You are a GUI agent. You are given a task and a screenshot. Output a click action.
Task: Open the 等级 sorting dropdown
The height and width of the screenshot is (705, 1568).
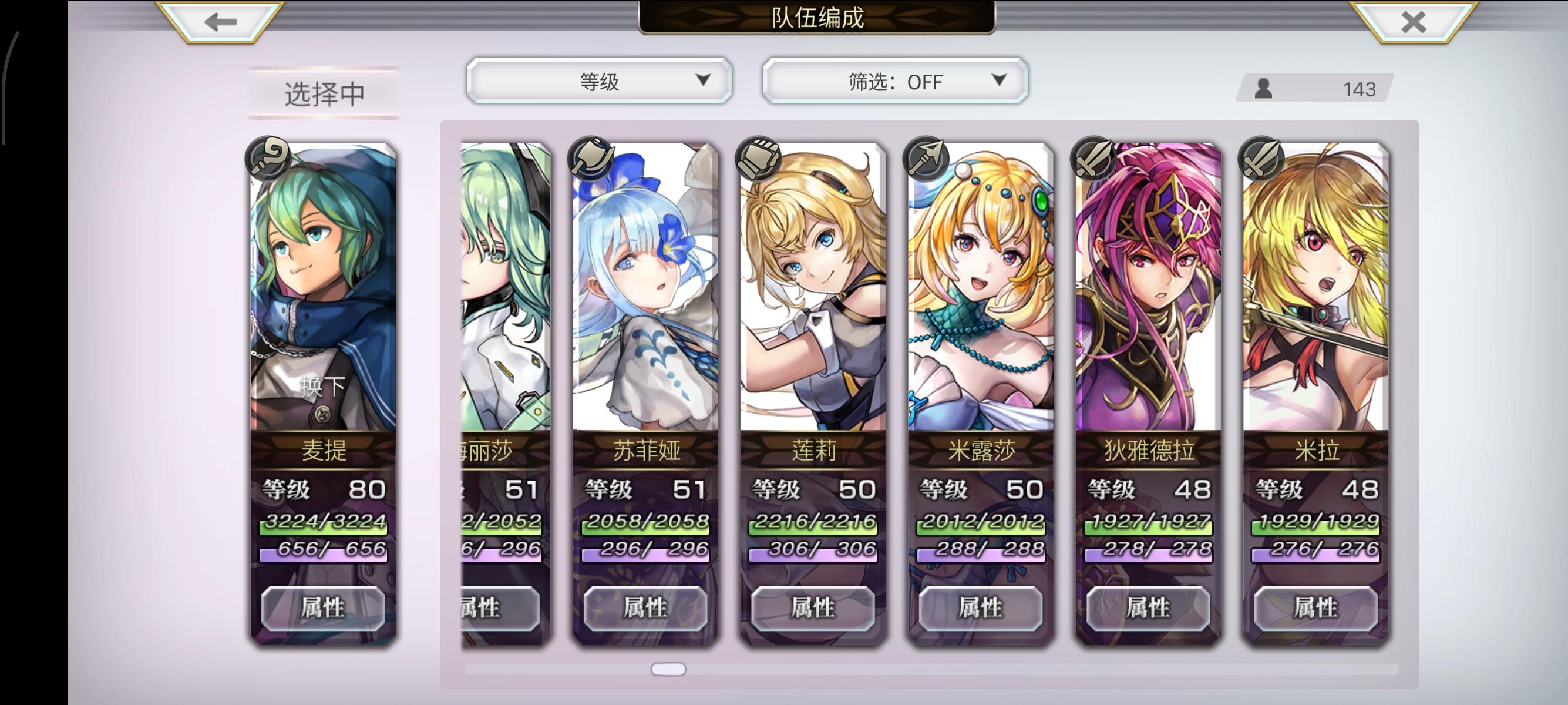[x=600, y=80]
